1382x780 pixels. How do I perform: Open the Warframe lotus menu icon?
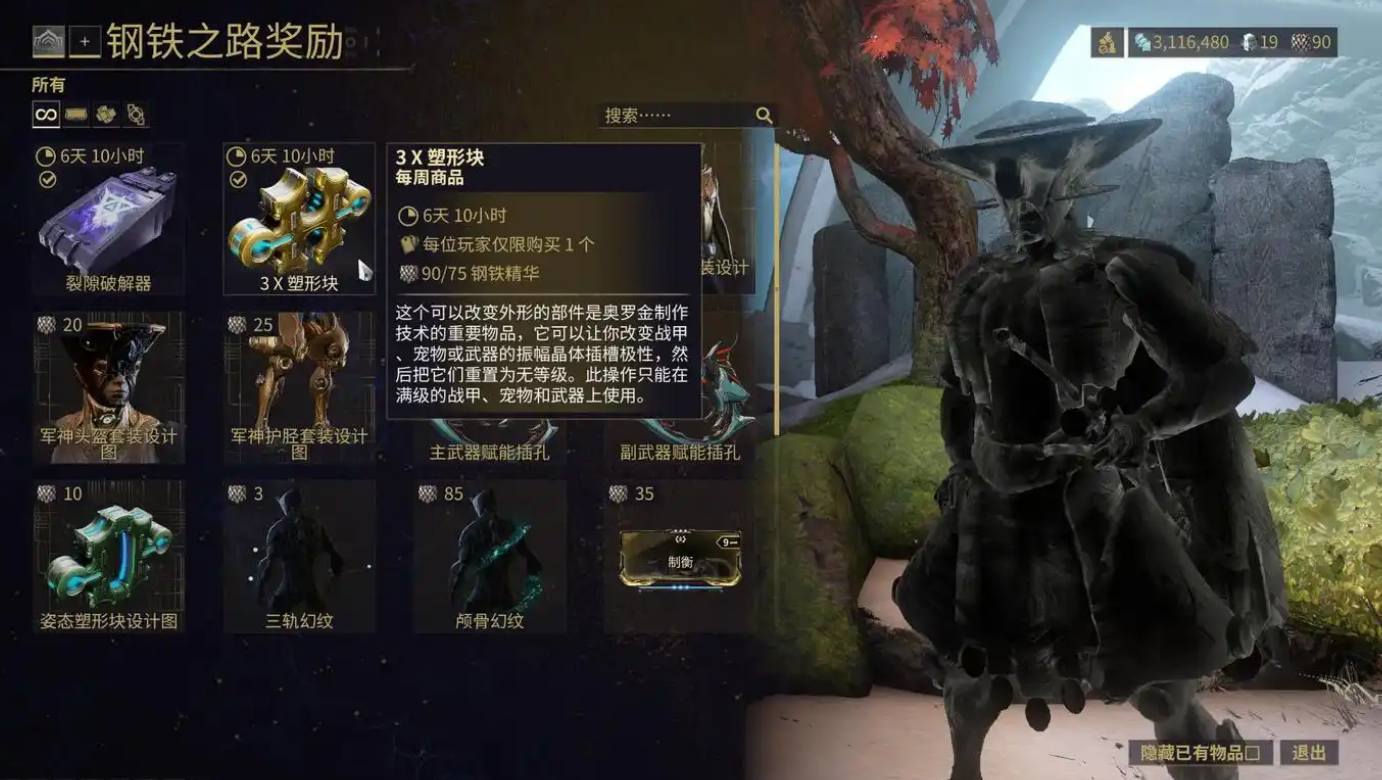coord(48,41)
